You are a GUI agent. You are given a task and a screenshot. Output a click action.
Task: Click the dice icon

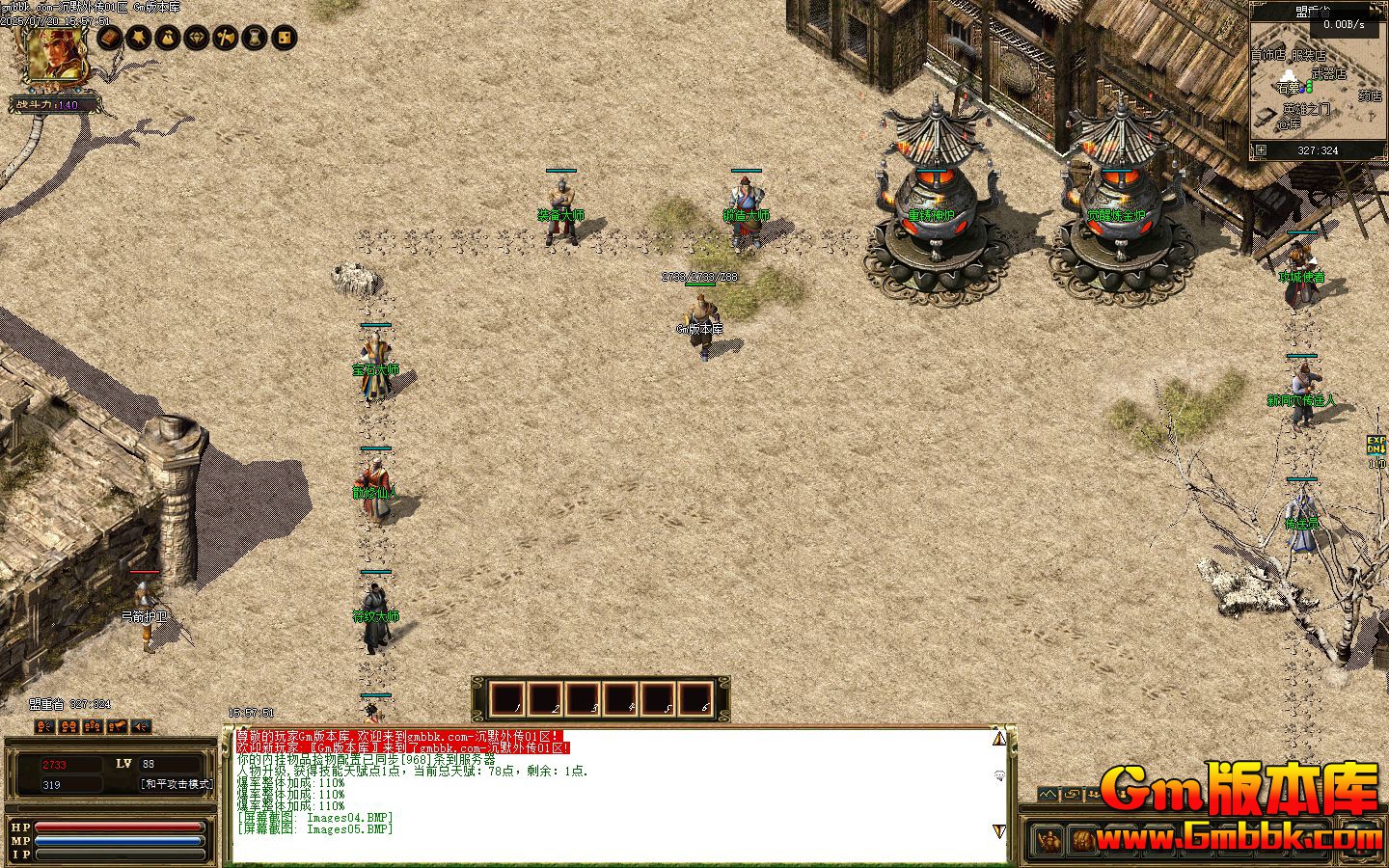coord(284,38)
